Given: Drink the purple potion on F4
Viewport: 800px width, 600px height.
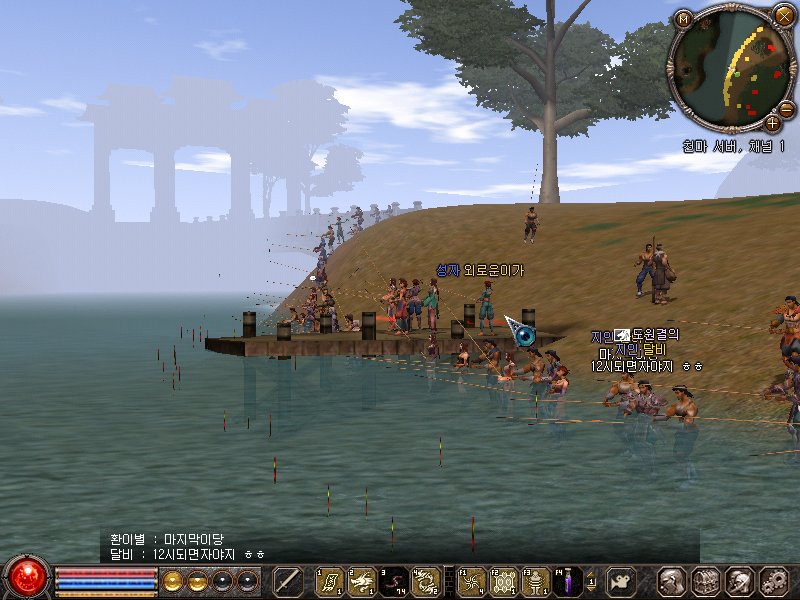Looking at the screenshot, I should [x=567, y=580].
